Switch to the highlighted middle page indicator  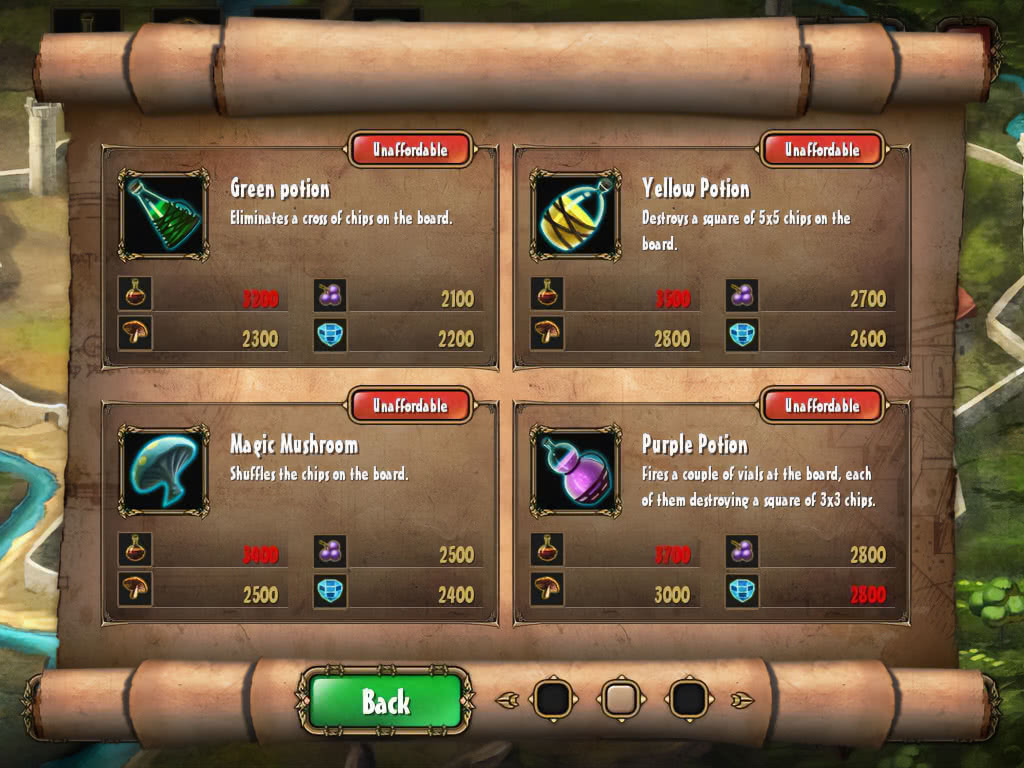pyautogui.click(x=621, y=699)
